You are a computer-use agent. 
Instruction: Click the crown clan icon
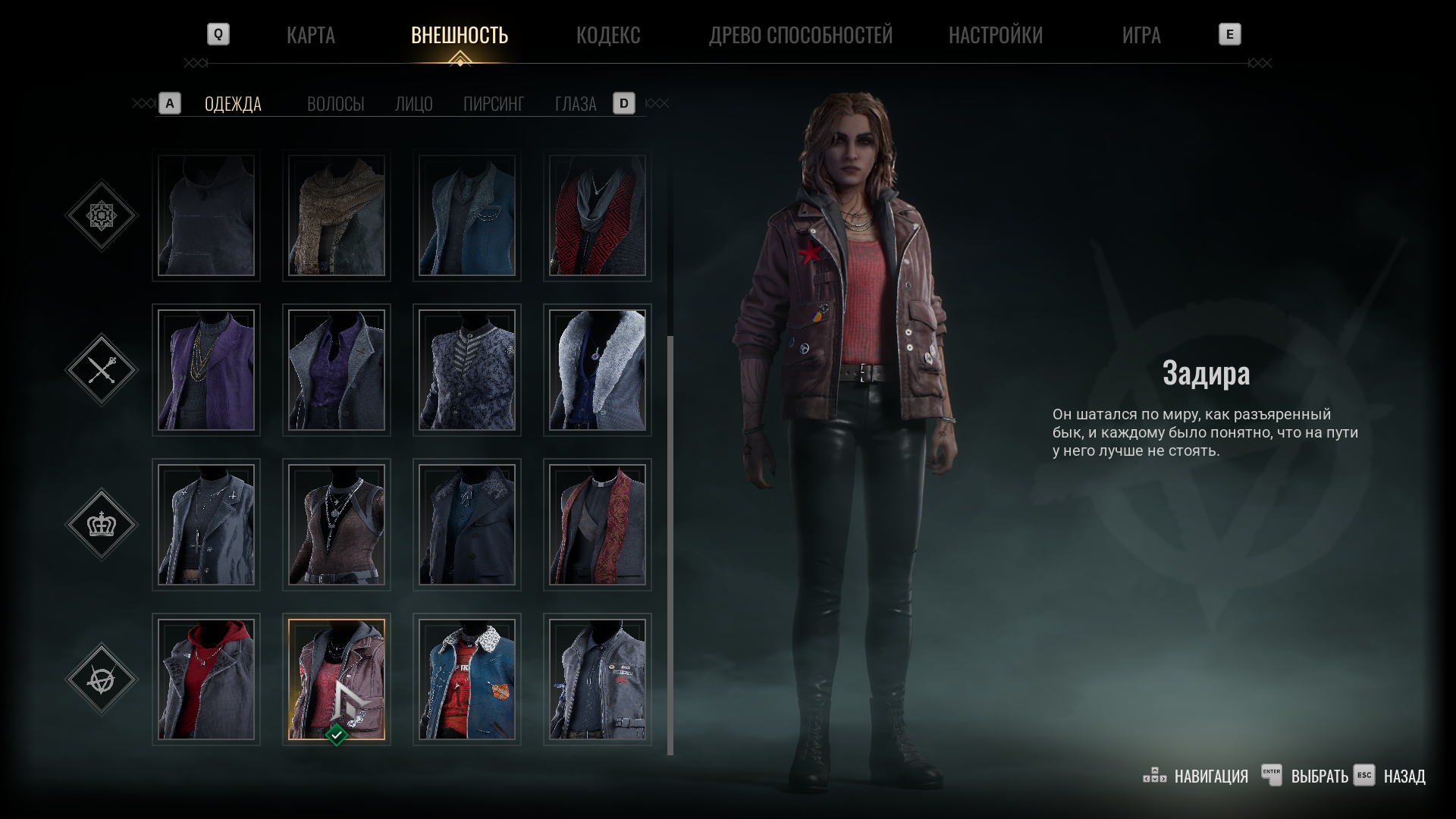(102, 525)
